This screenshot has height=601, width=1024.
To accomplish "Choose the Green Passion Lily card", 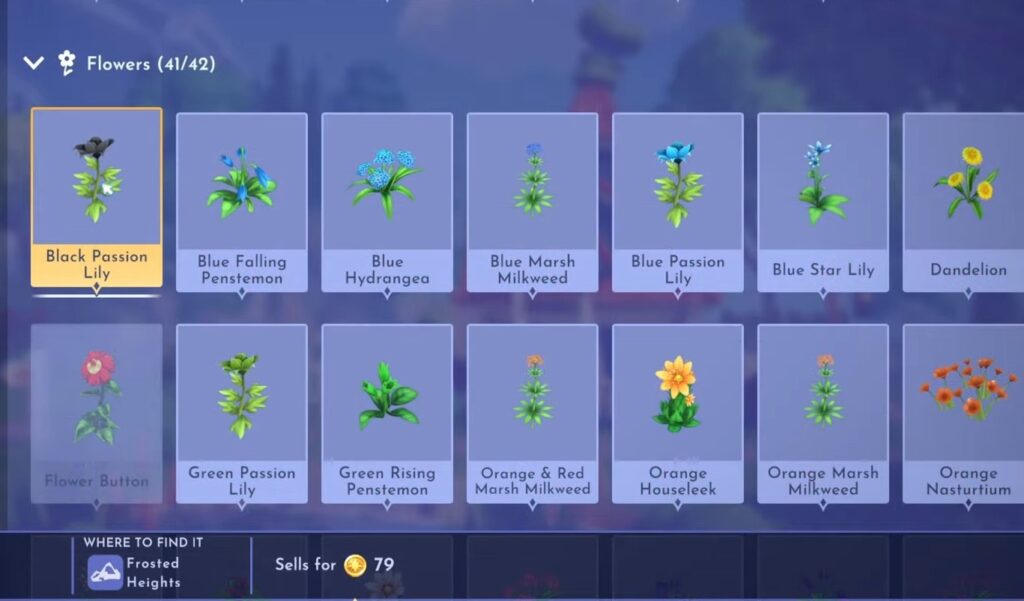I will click(242, 412).
